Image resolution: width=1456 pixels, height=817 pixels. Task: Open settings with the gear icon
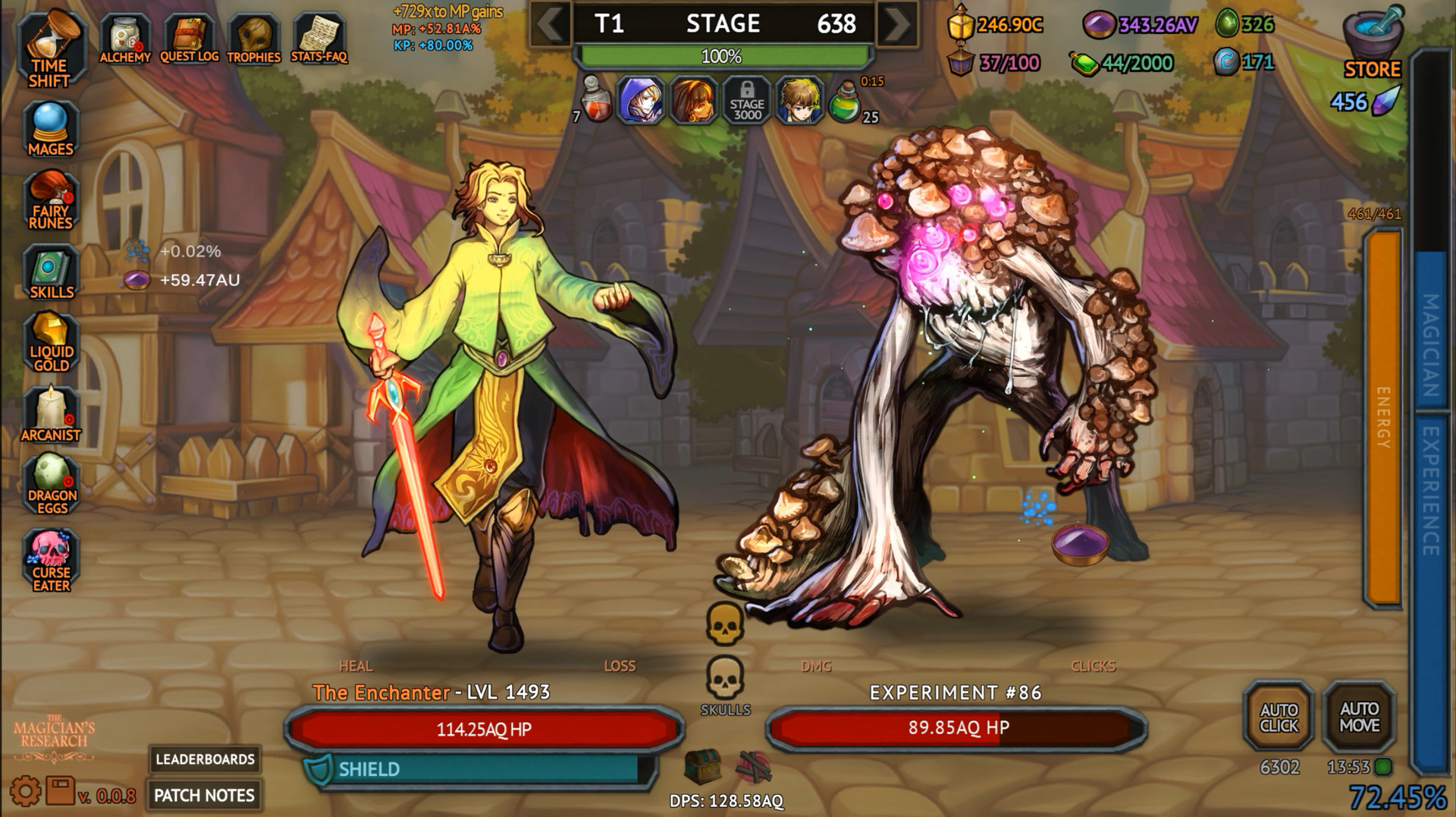pyautogui.click(x=25, y=791)
